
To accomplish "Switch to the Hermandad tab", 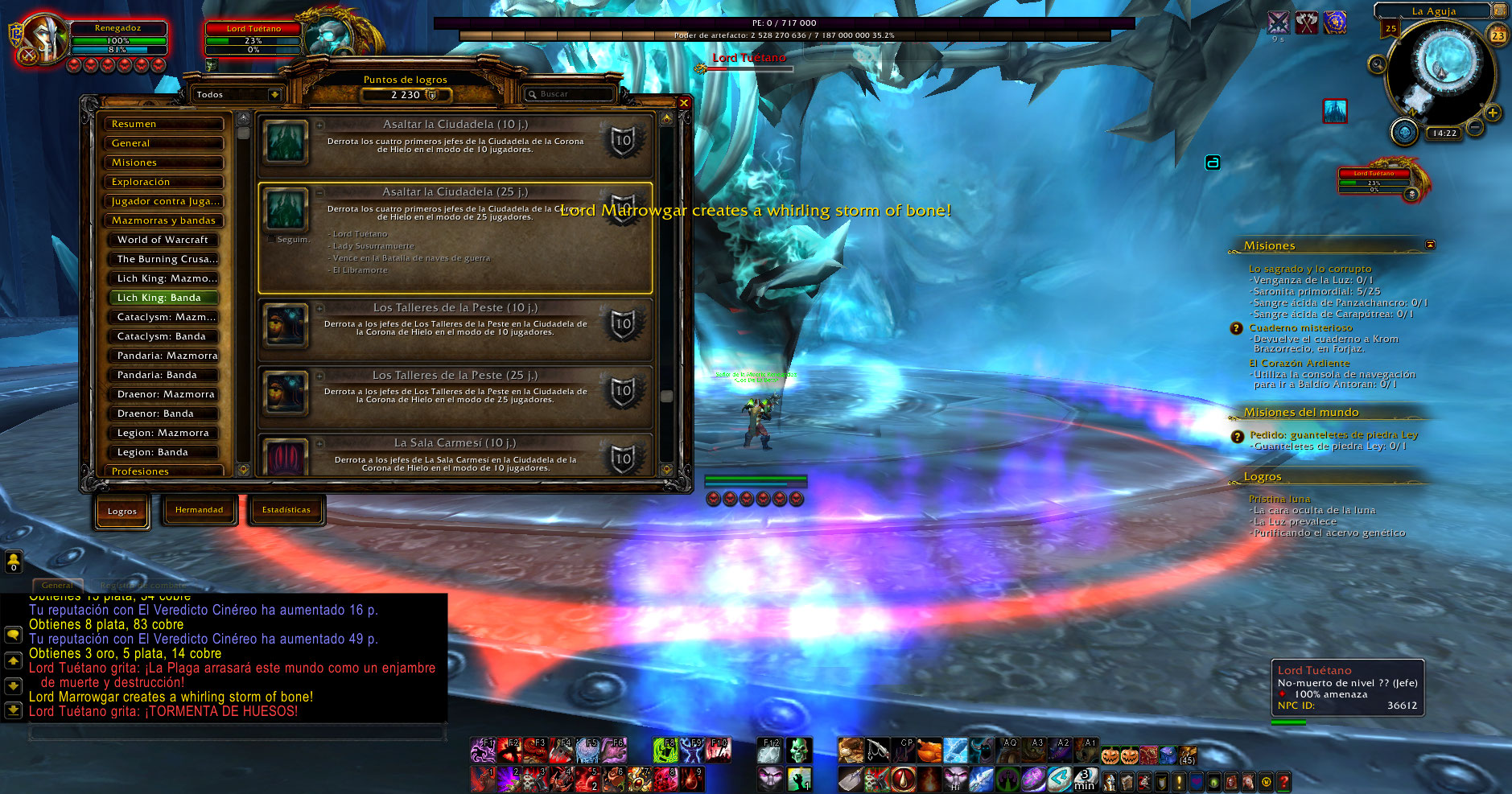I will tap(199, 510).
